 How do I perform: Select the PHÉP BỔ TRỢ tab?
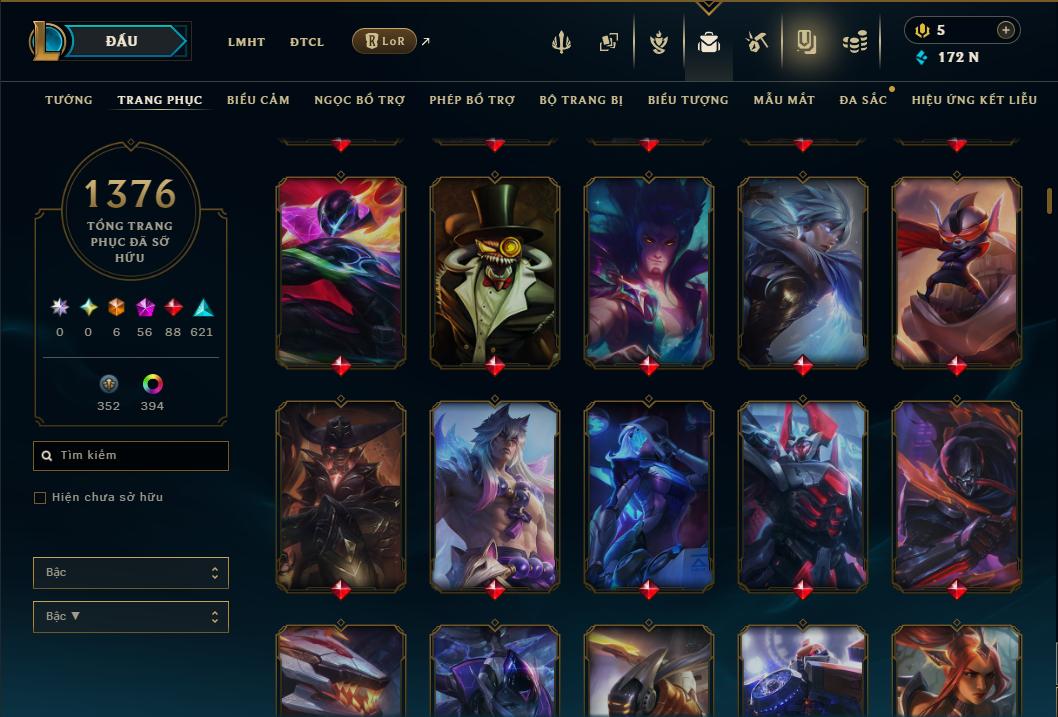click(472, 100)
